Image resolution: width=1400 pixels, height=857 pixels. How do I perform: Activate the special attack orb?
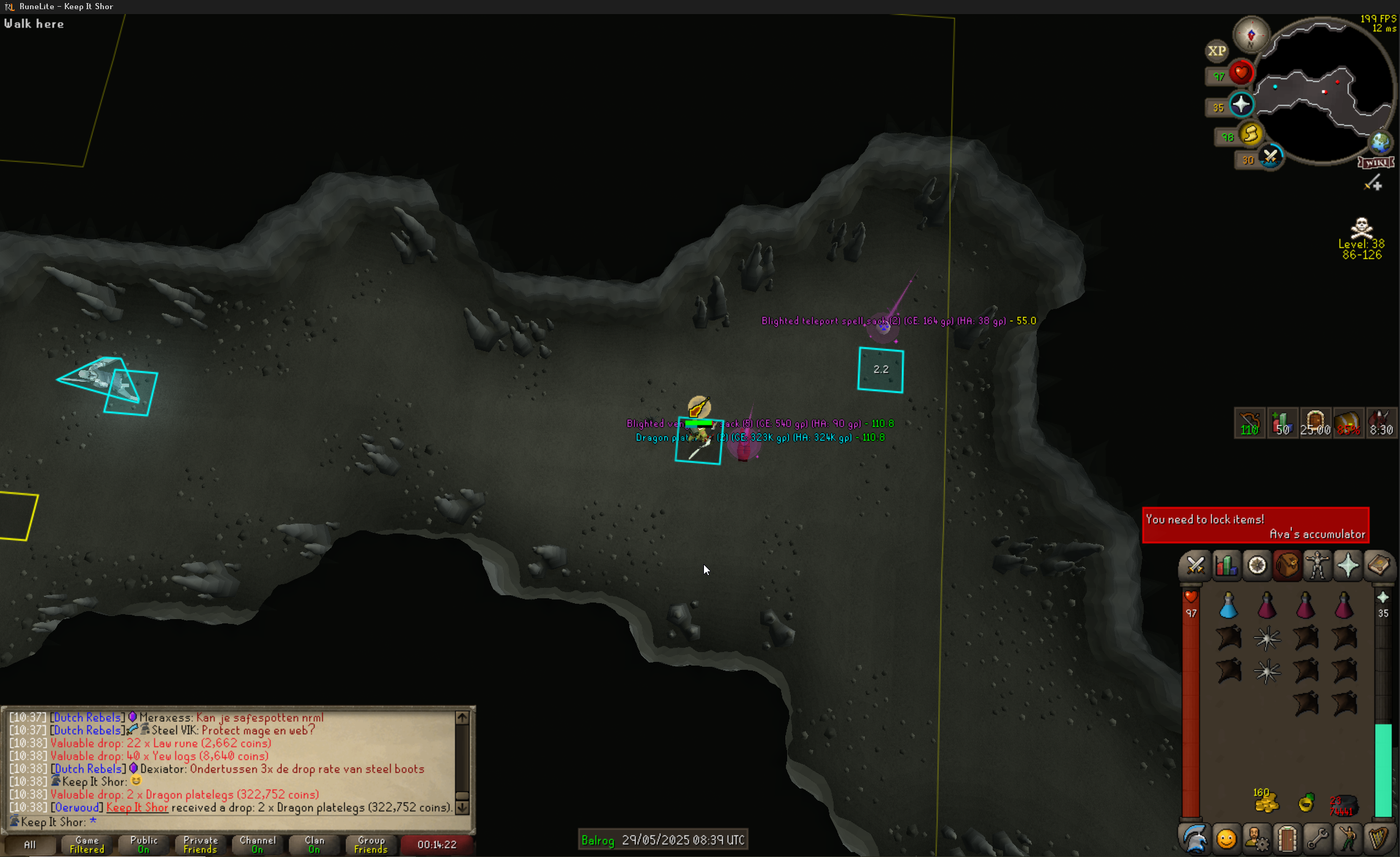tap(1270, 158)
